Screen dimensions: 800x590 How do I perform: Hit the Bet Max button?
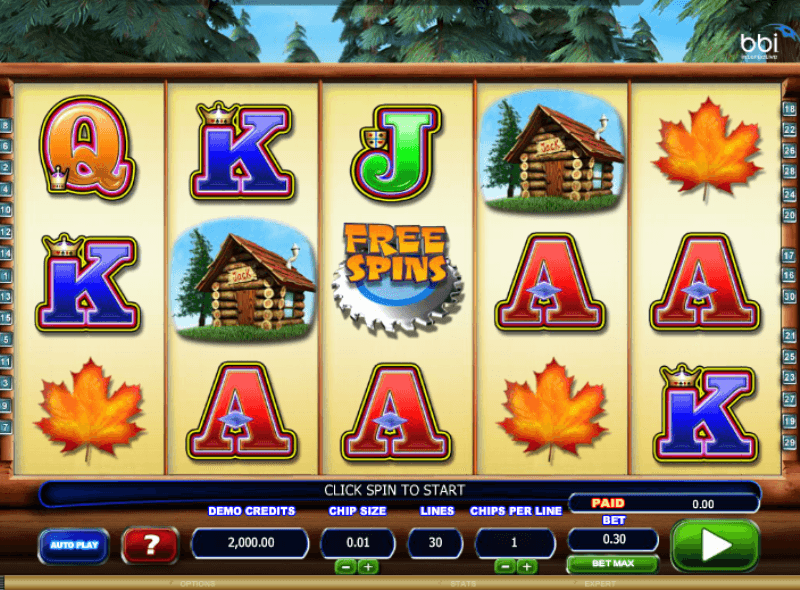coord(613,565)
